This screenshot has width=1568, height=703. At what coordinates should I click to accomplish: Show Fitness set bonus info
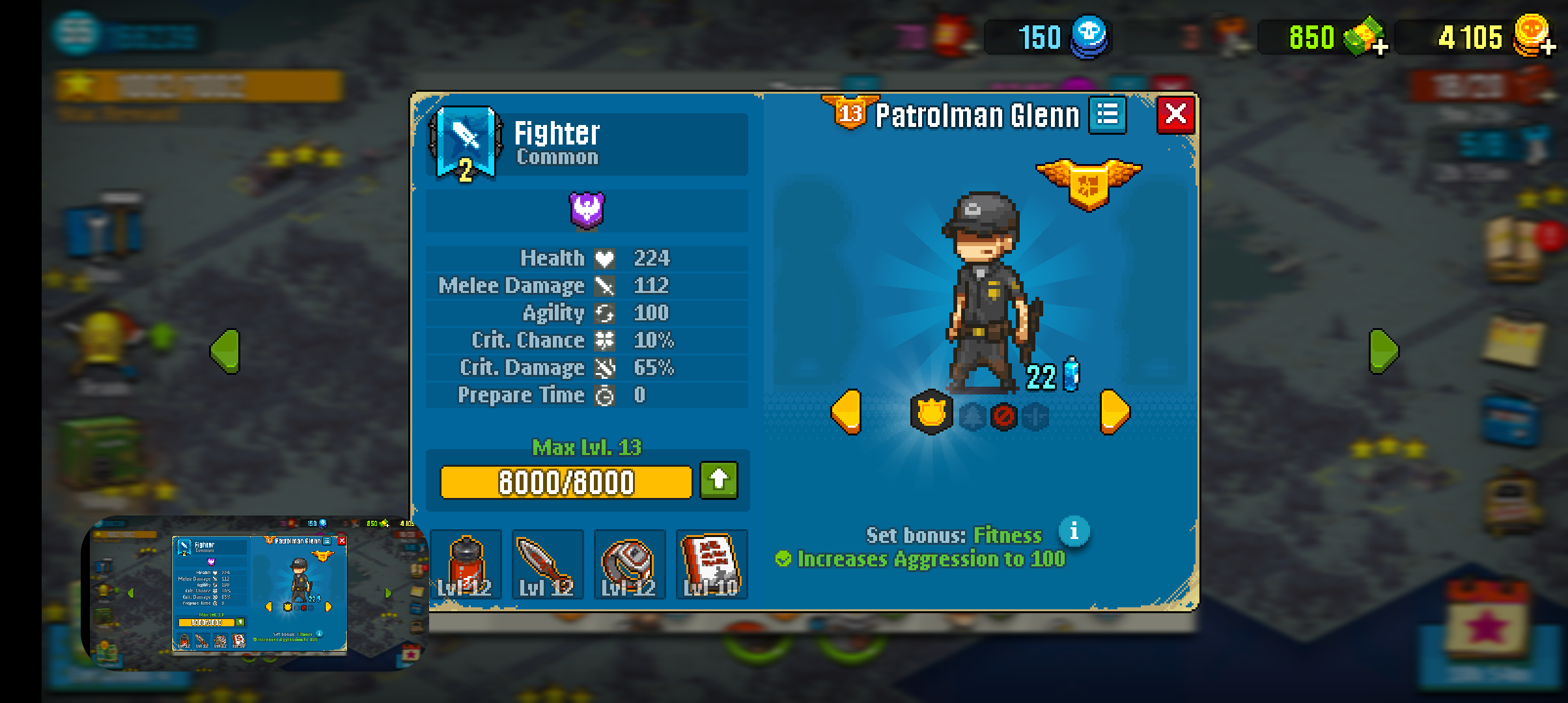tap(1074, 532)
